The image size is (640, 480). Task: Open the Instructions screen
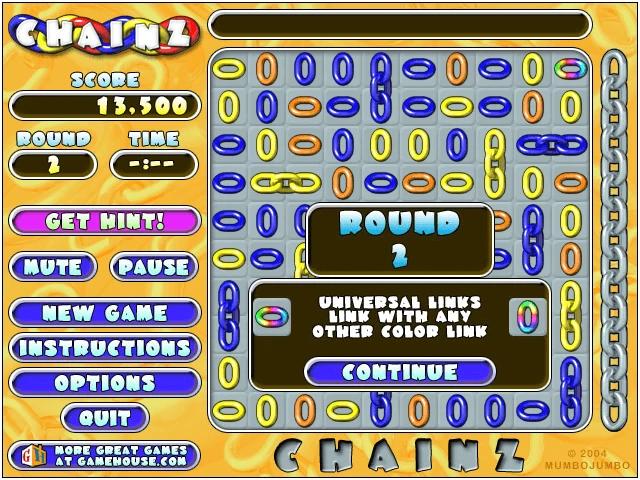[104, 348]
